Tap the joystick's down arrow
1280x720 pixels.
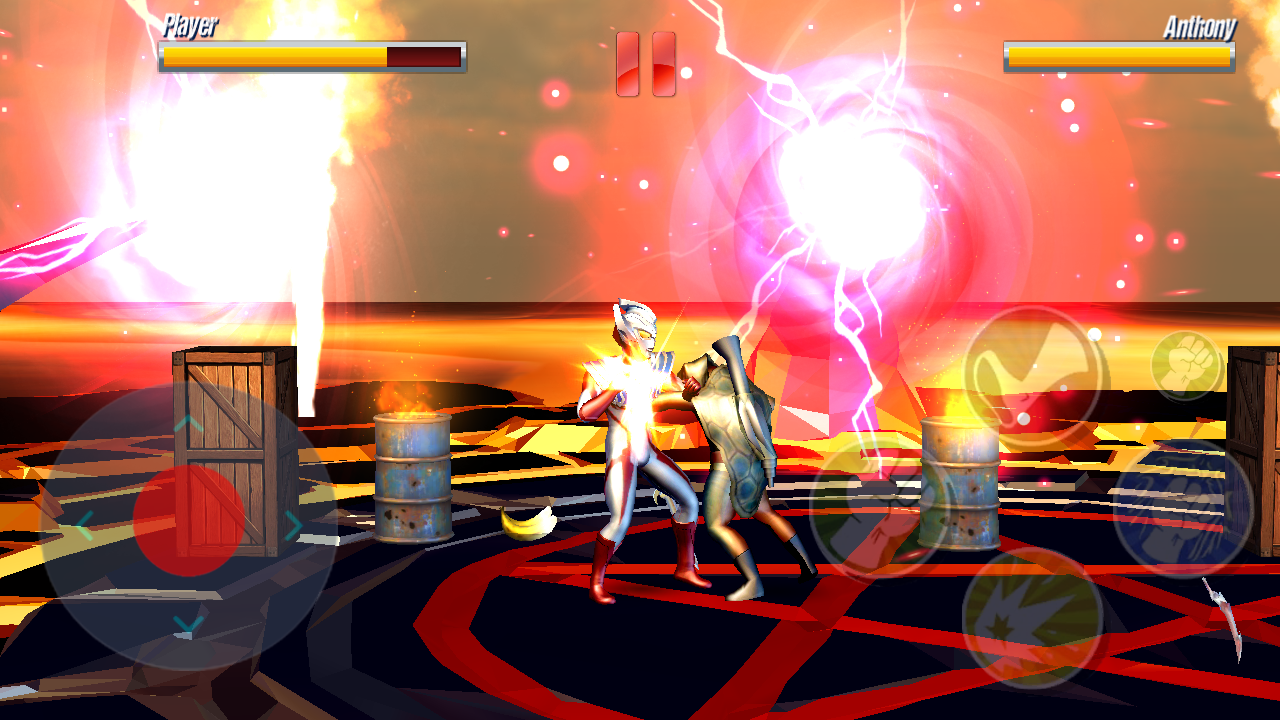pos(188,626)
